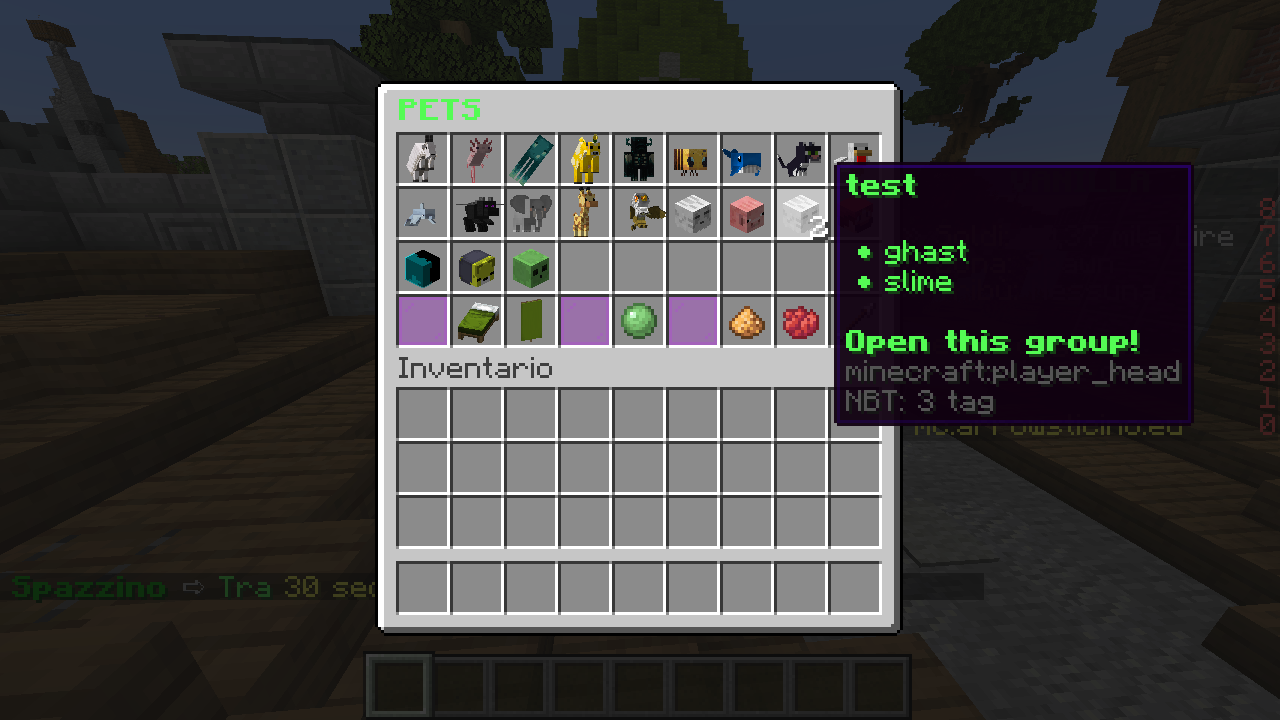Select the yellow moobloom cow pet
Screen dimensions: 1280x720
[584, 159]
